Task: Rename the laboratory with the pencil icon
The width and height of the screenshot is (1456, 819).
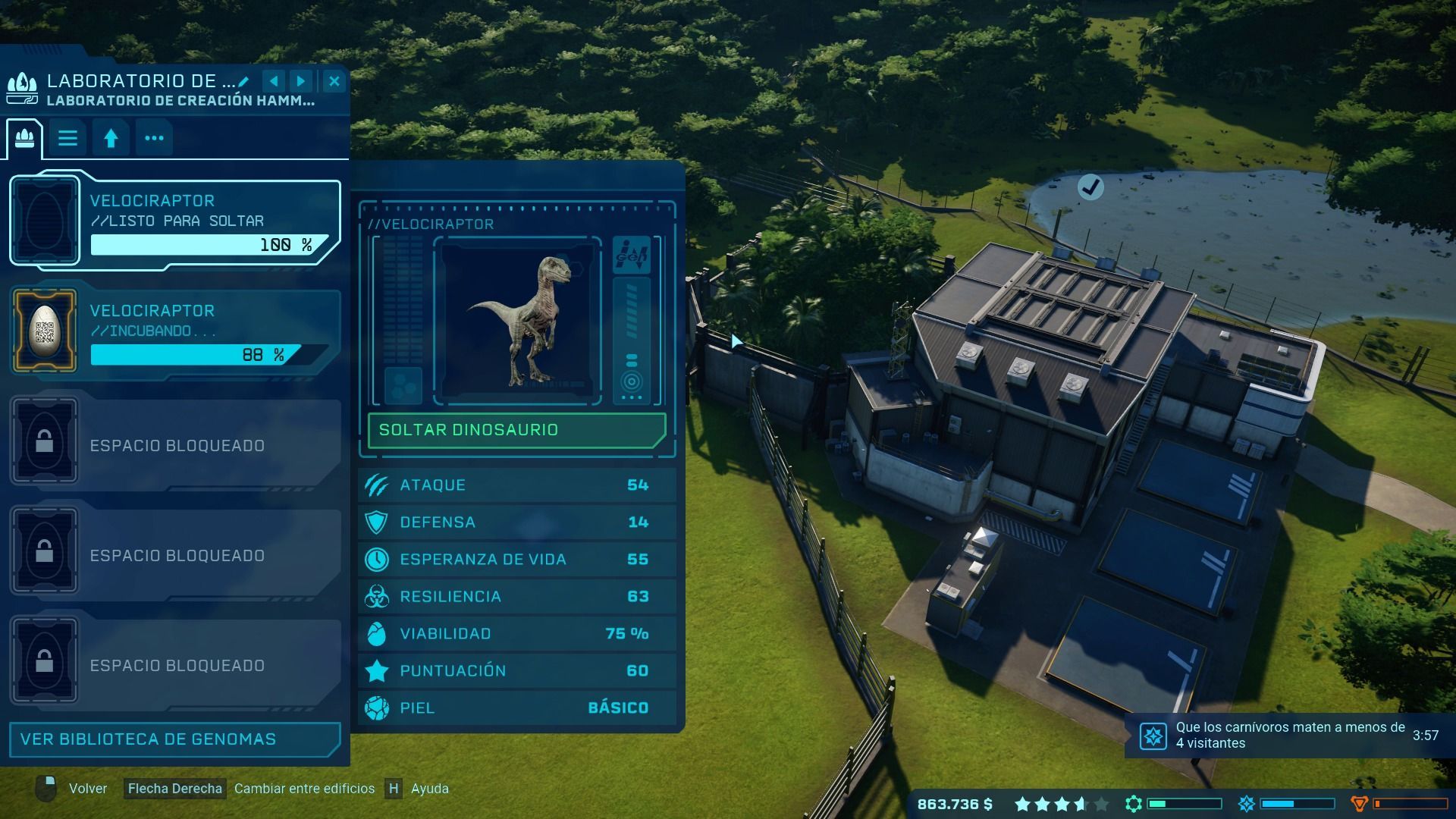Action: [243, 81]
